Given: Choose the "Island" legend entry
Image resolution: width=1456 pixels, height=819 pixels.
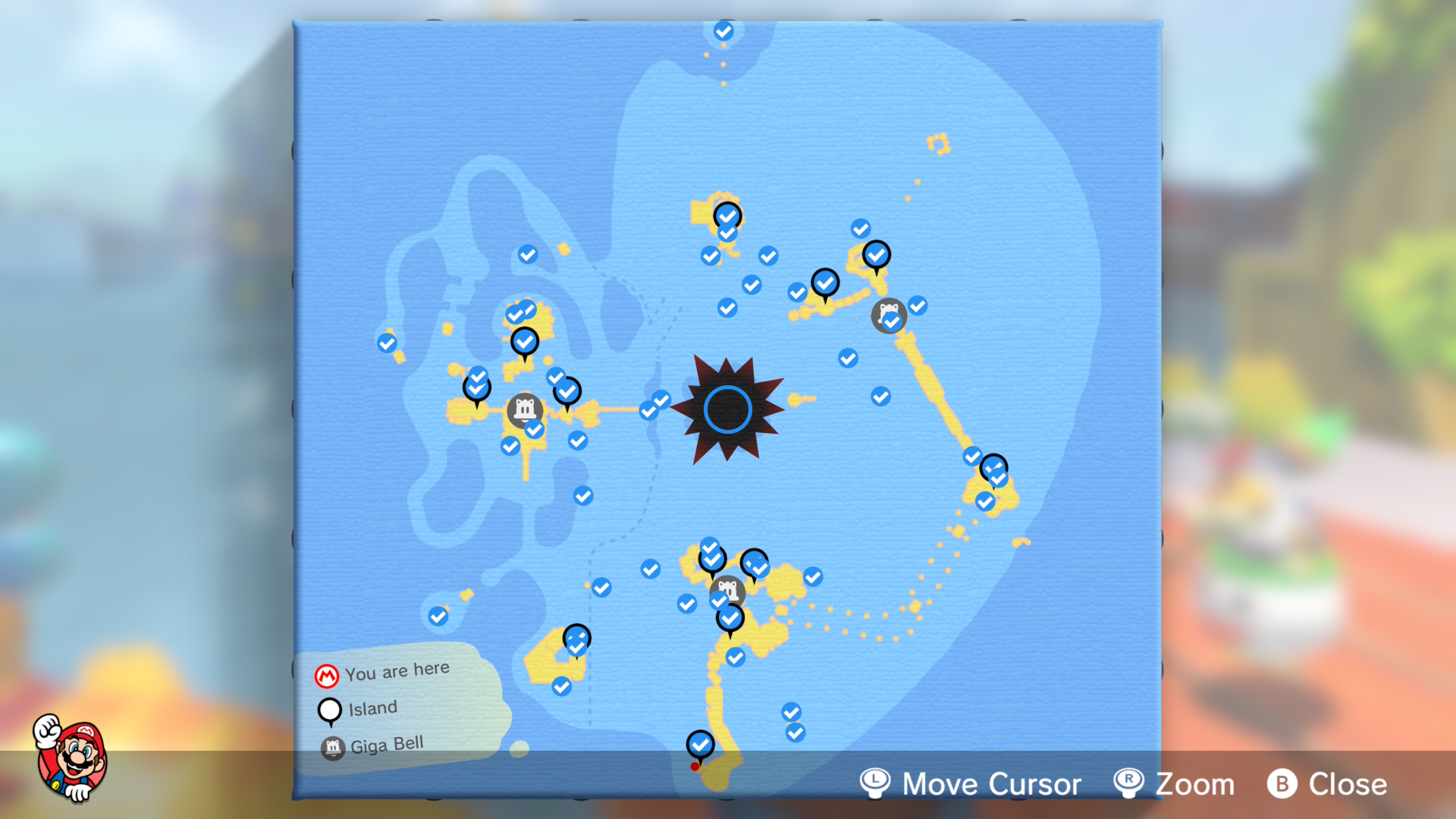Looking at the screenshot, I should tap(358, 709).
